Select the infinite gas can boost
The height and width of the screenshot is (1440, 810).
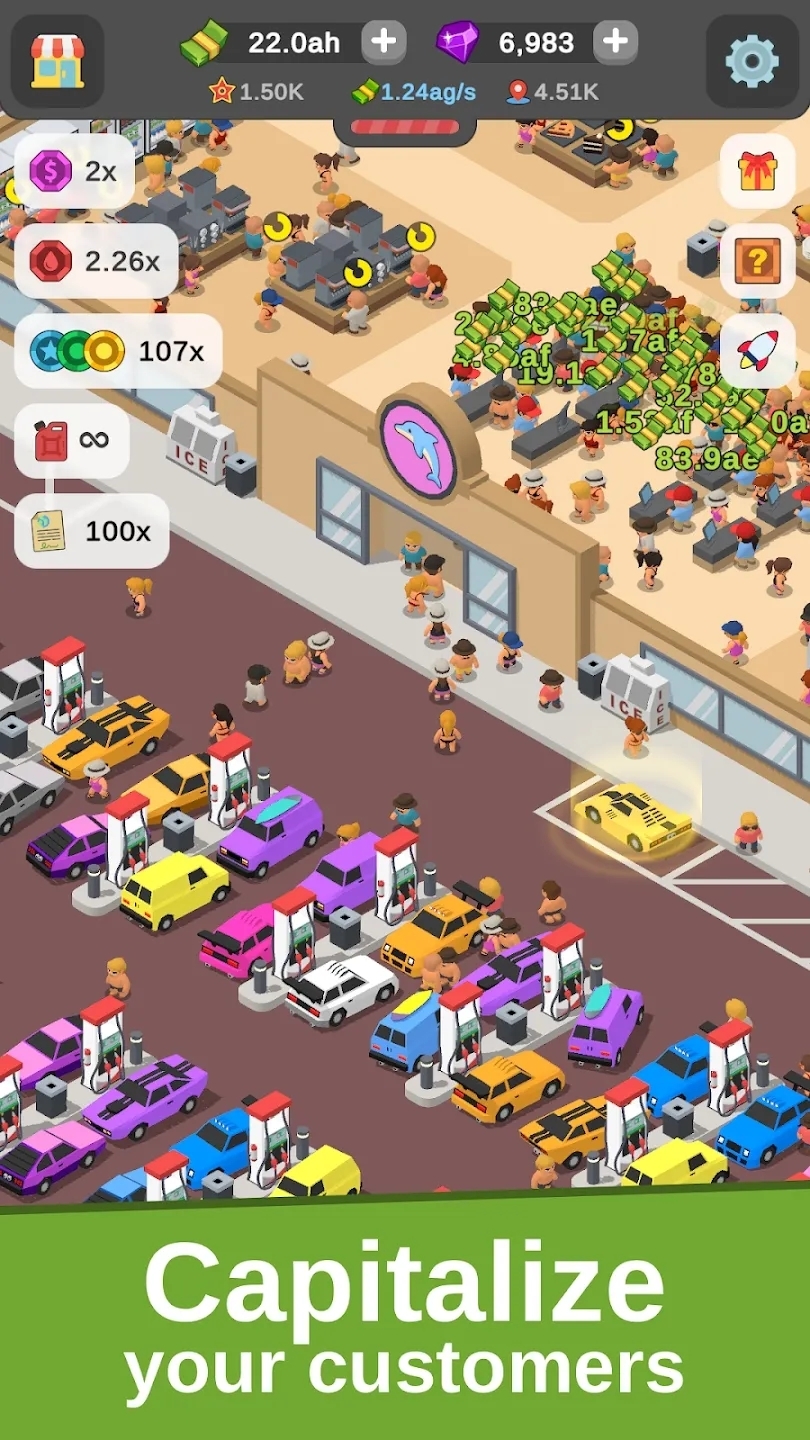click(x=72, y=440)
